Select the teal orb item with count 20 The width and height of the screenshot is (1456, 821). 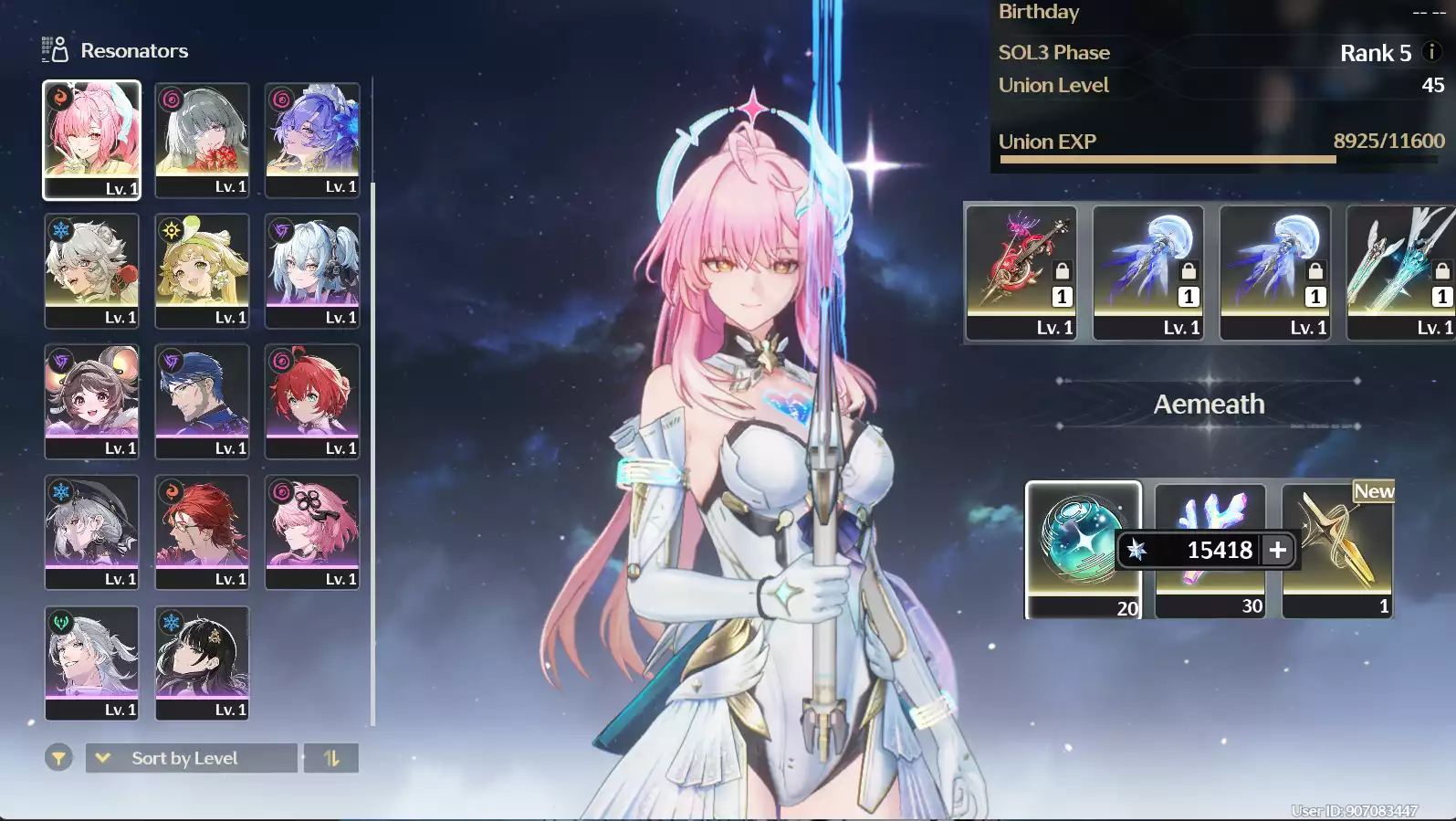tap(1083, 550)
